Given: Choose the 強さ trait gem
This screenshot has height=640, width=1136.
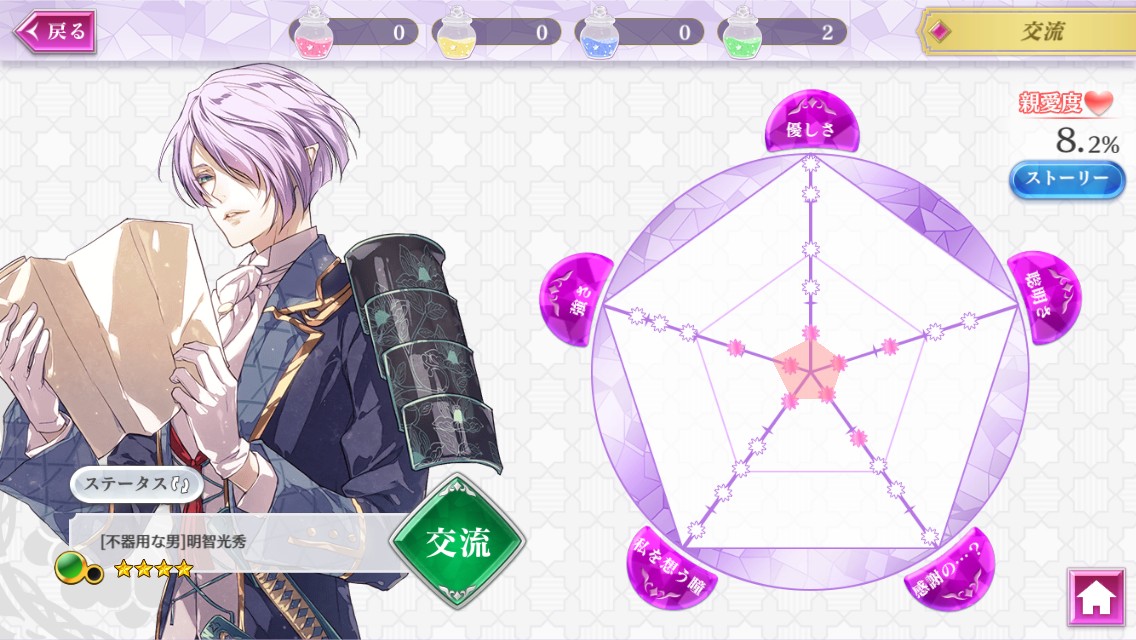Looking at the screenshot, I should [575, 299].
